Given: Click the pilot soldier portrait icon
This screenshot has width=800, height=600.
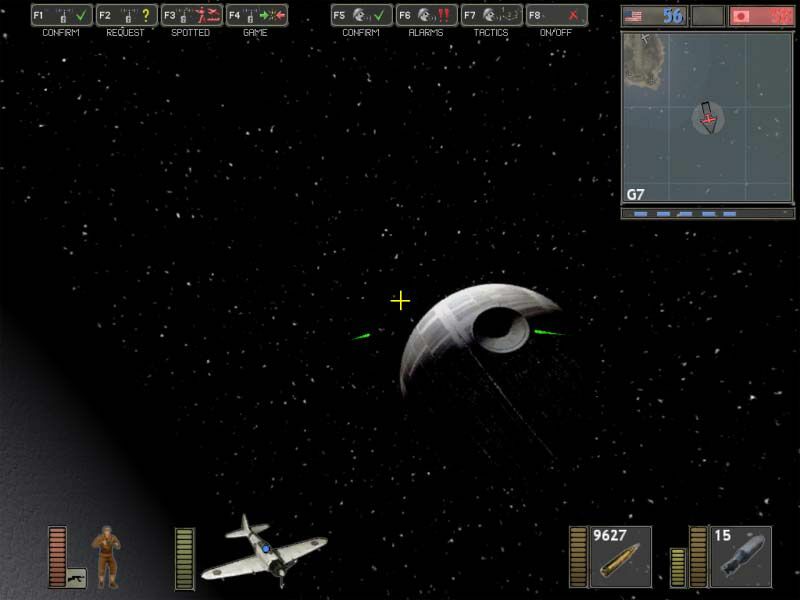Looking at the screenshot, I should point(105,555).
